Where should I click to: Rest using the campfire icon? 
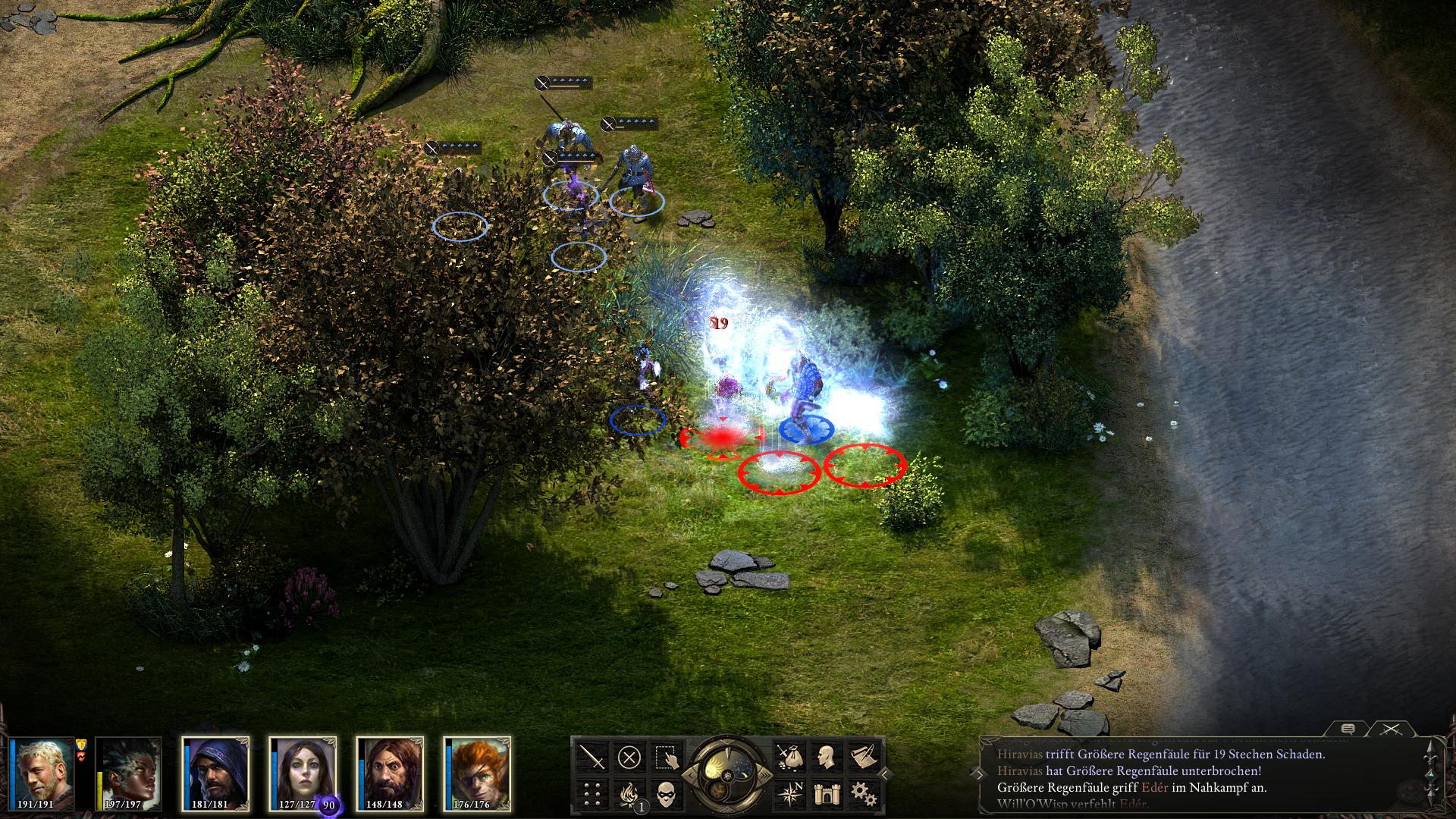point(629,794)
